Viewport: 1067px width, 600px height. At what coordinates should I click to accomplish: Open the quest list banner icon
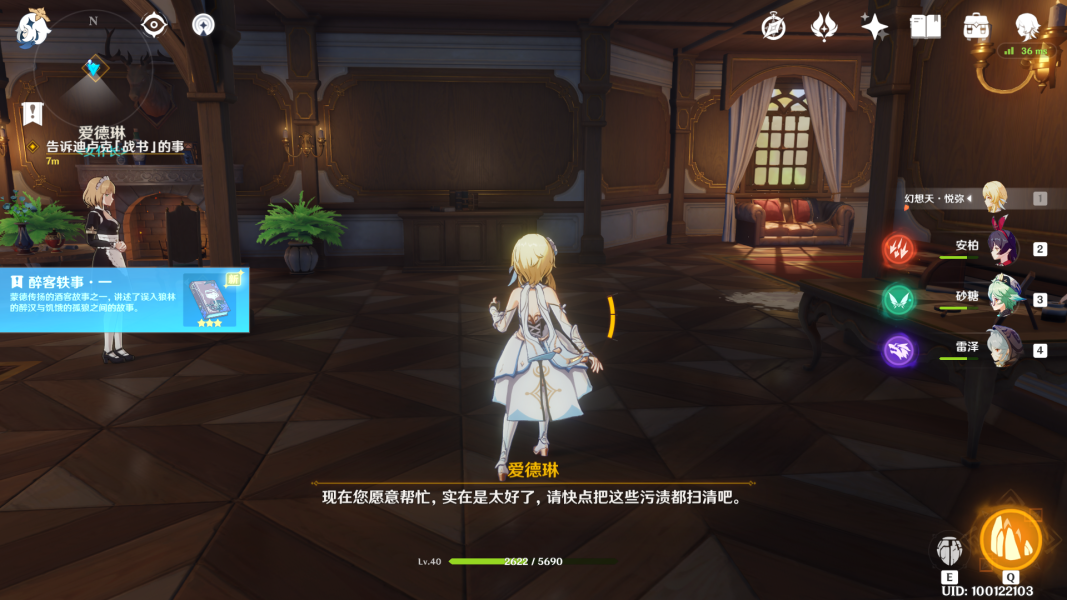click(33, 113)
